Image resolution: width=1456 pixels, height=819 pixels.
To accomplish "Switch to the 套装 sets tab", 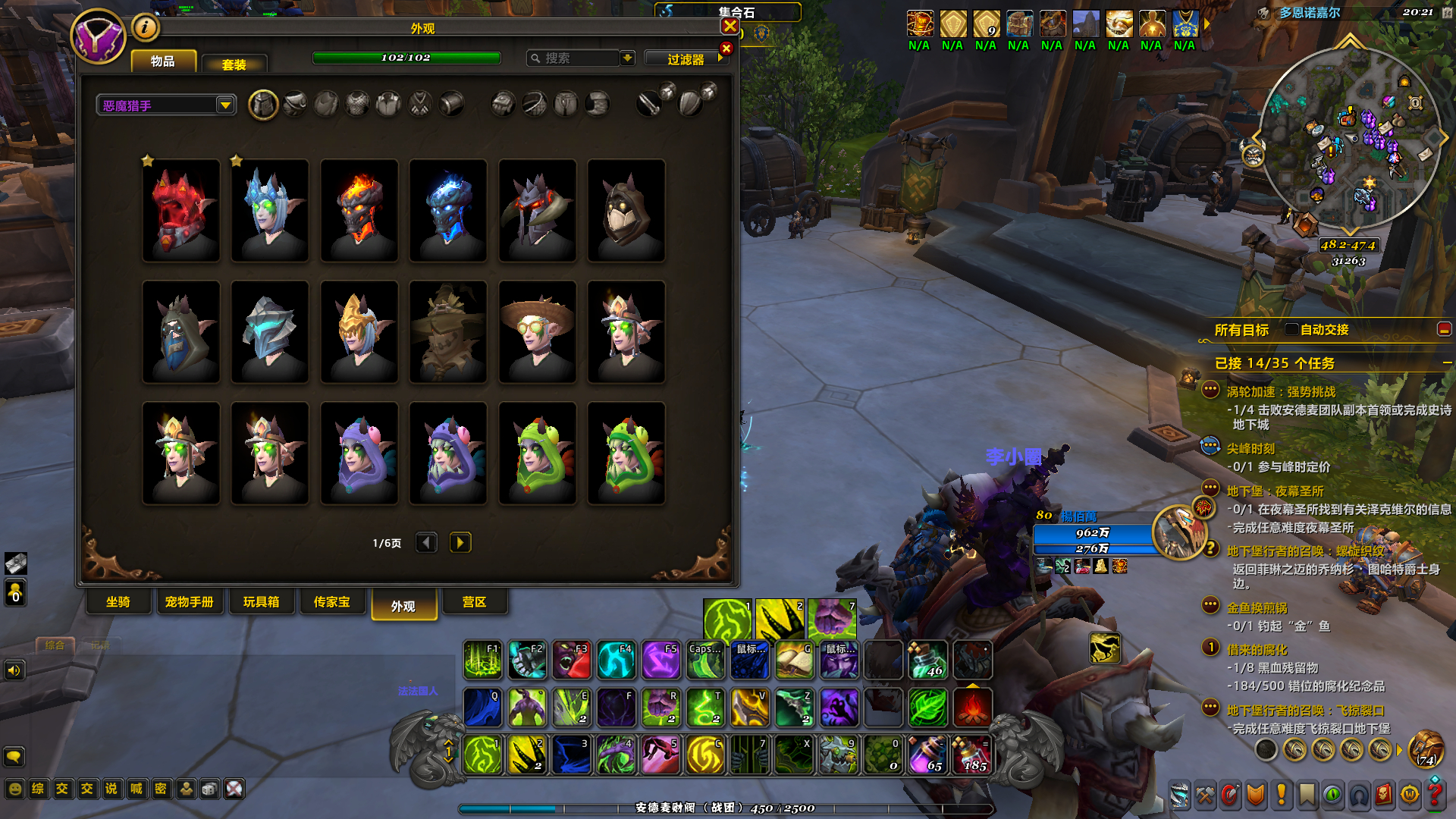I will pos(234,64).
